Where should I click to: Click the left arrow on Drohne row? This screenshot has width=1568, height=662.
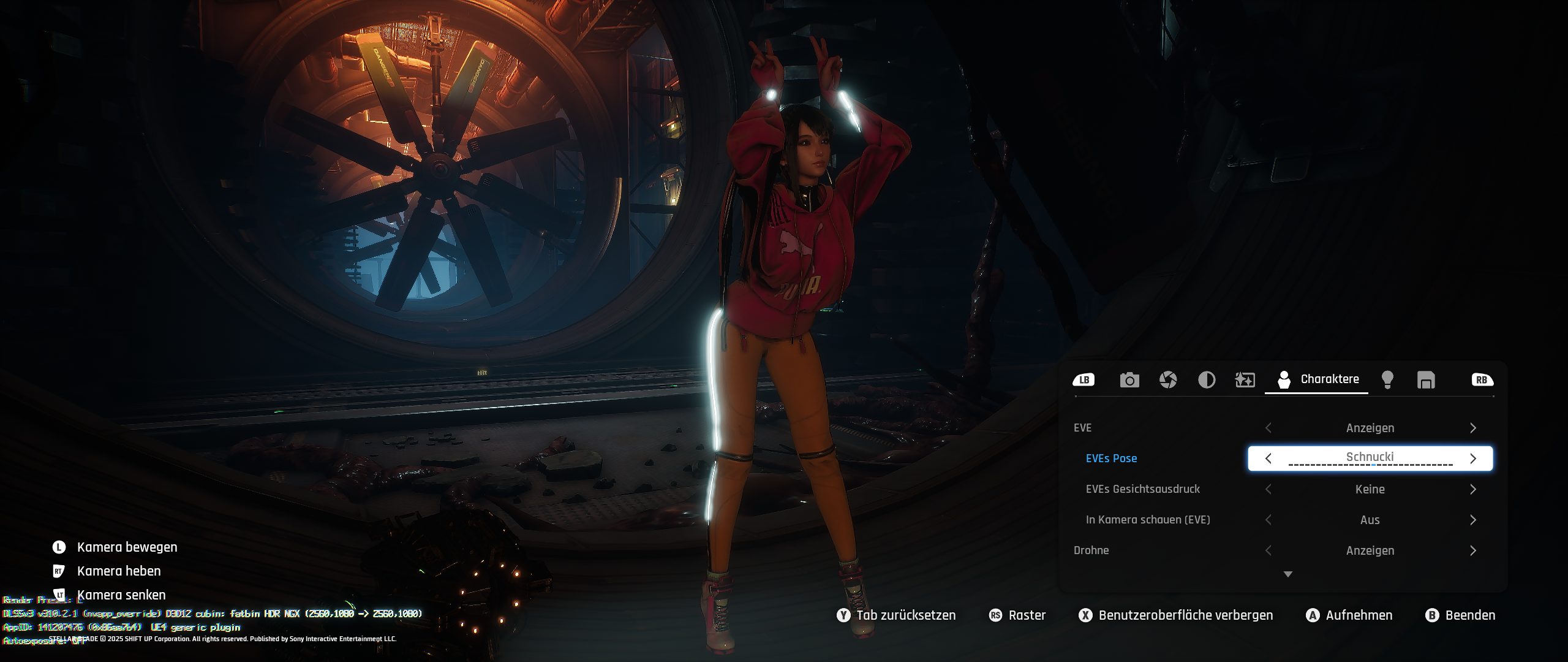click(1268, 550)
